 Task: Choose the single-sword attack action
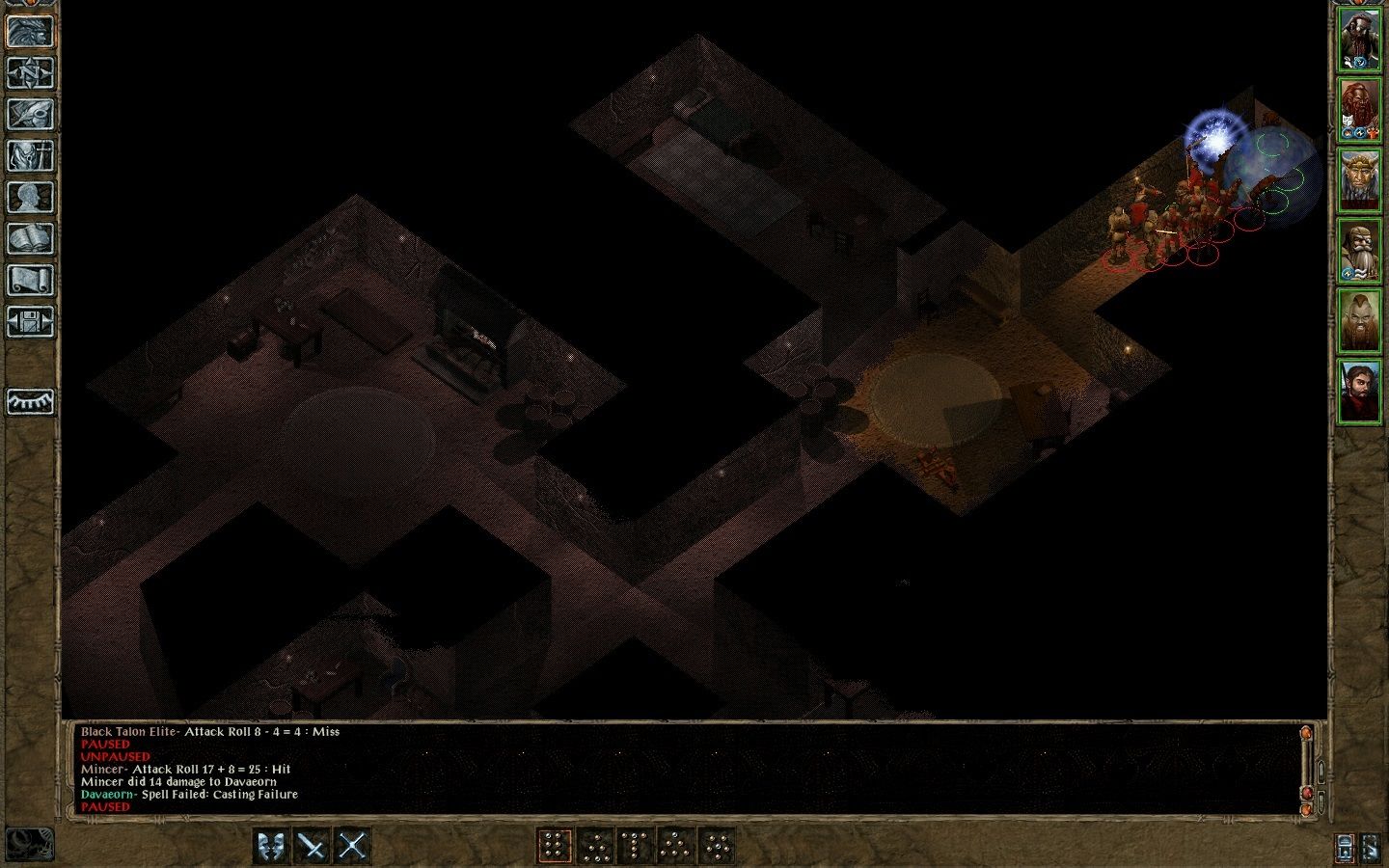(313, 846)
